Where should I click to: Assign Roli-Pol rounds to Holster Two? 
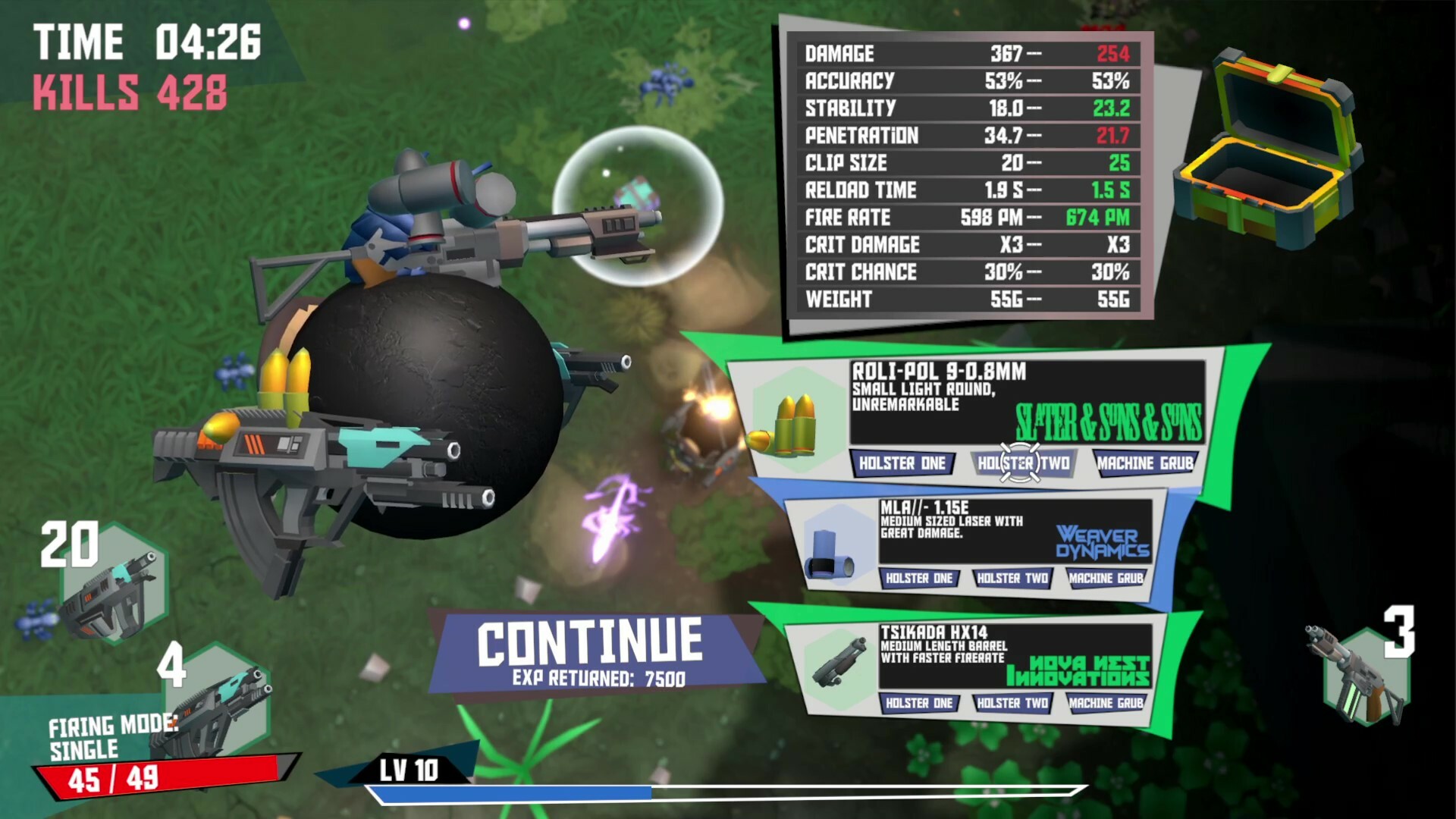point(1023,463)
